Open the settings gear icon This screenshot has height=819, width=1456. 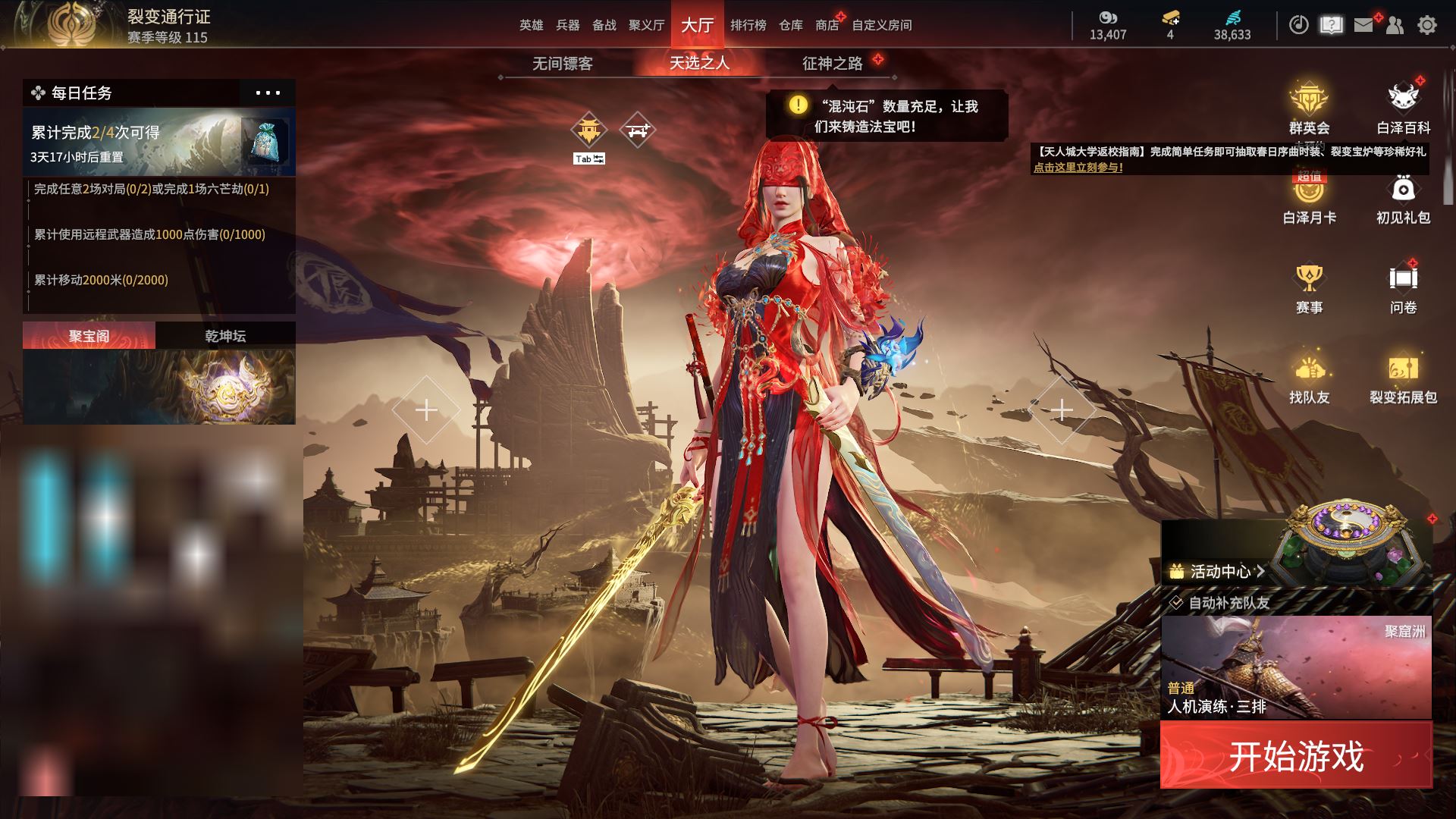[x=1426, y=25]
